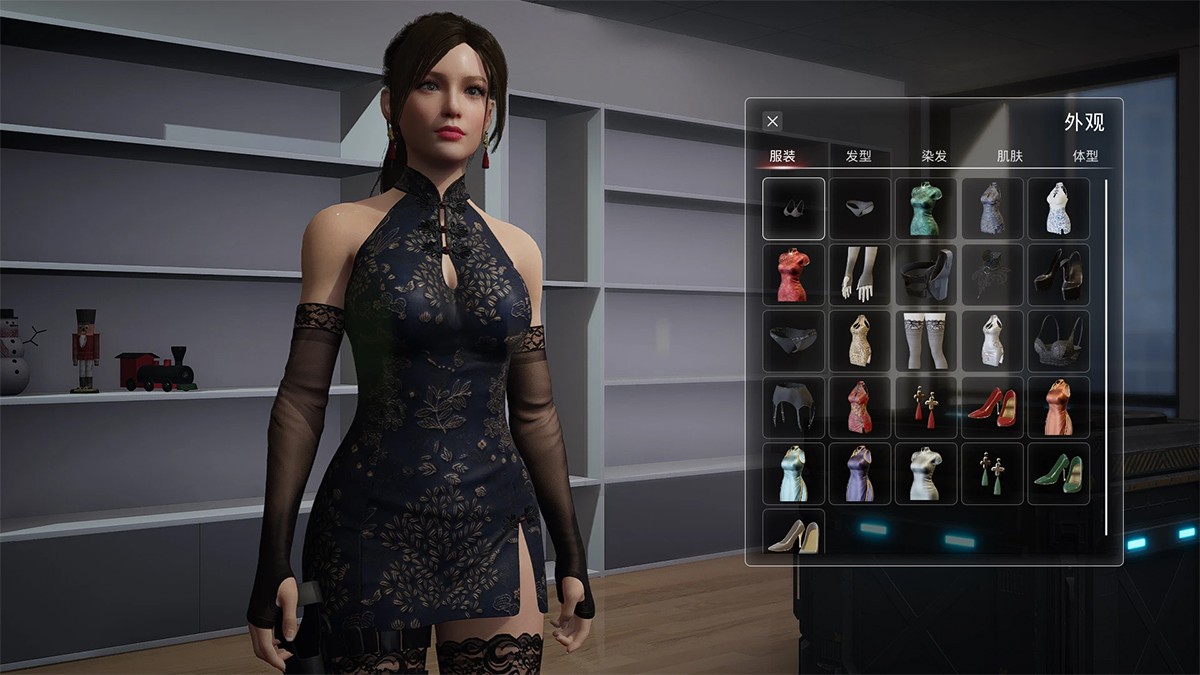Choose the green floral qipao dress
The image size is (1200, 675).
click(926, 209)
